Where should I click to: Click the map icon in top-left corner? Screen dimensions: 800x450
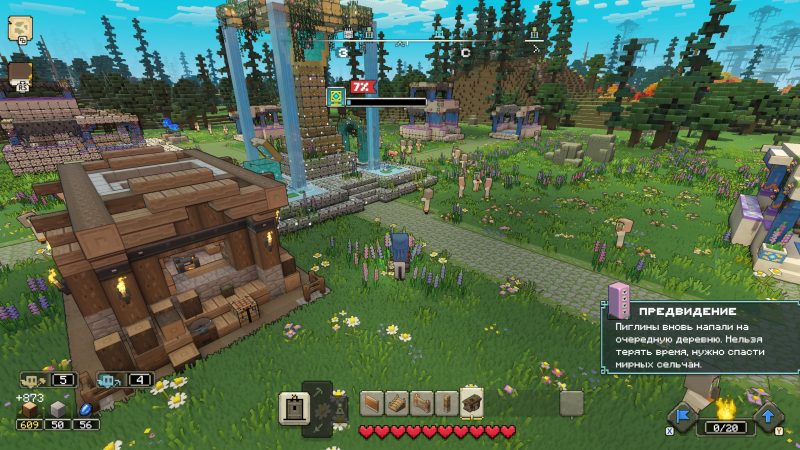click(x=19, y=28)
